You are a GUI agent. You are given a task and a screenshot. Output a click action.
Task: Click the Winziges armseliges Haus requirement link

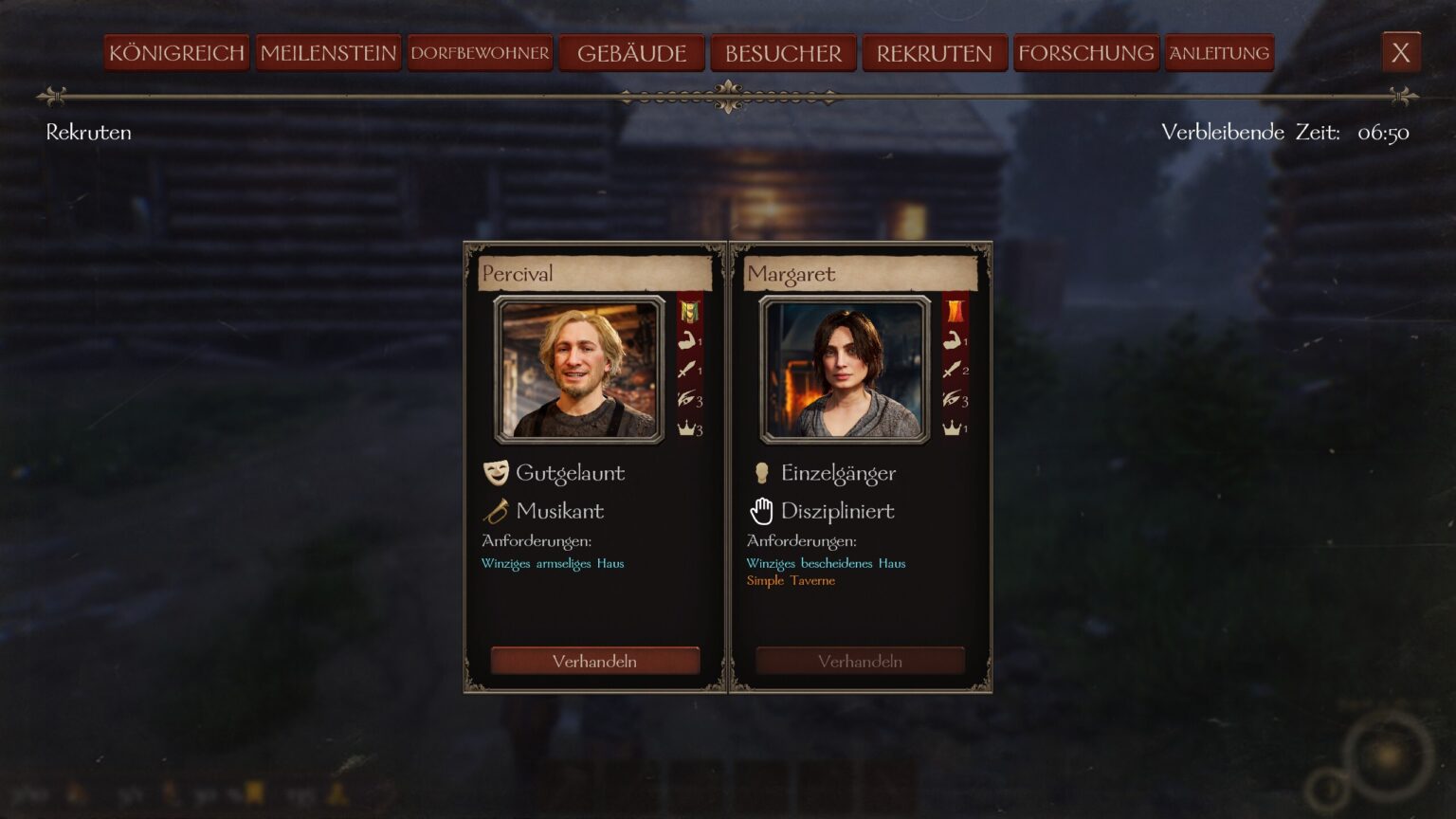tap(553, 563)
